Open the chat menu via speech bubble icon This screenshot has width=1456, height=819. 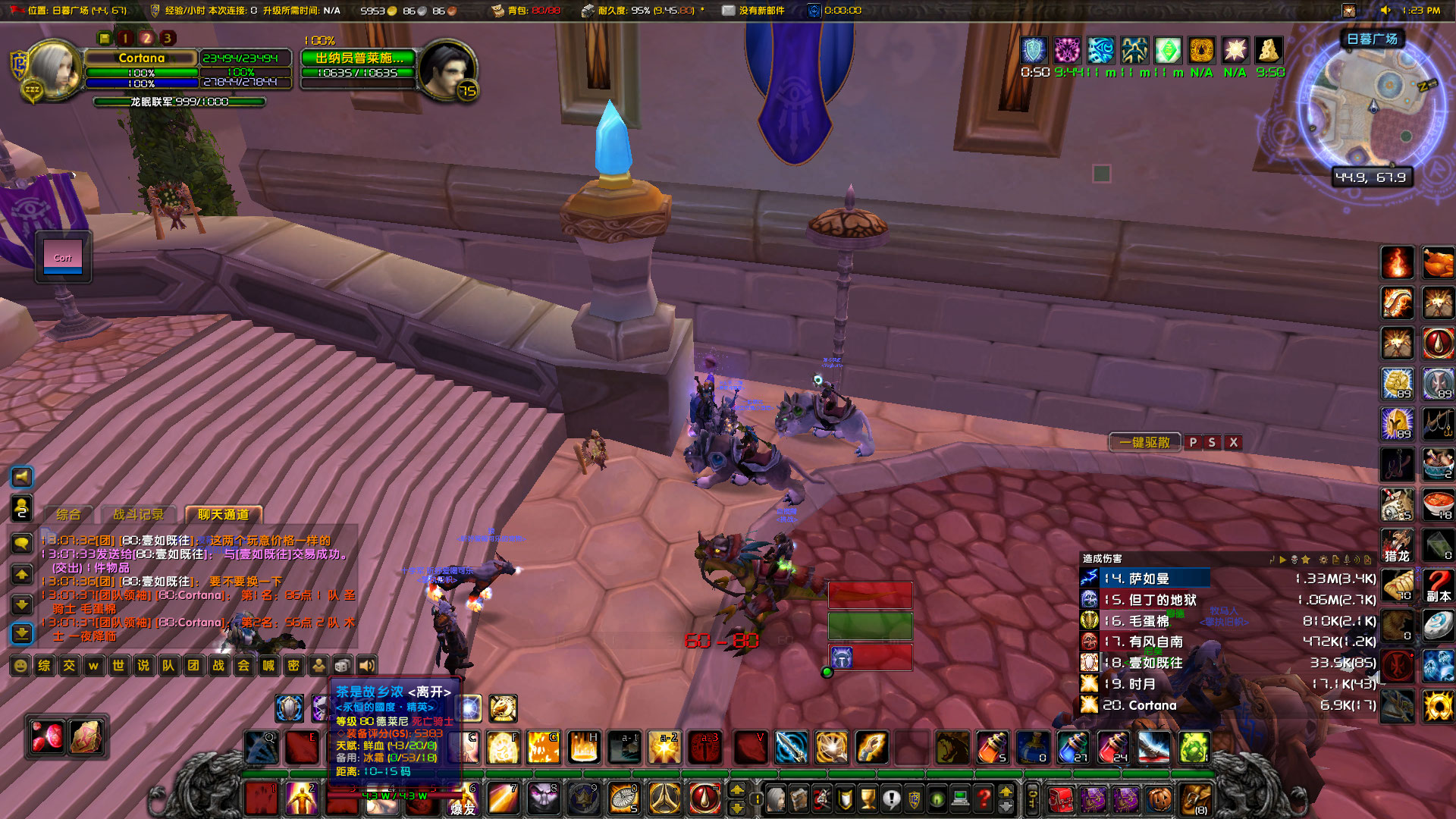(x=21, y=544)
